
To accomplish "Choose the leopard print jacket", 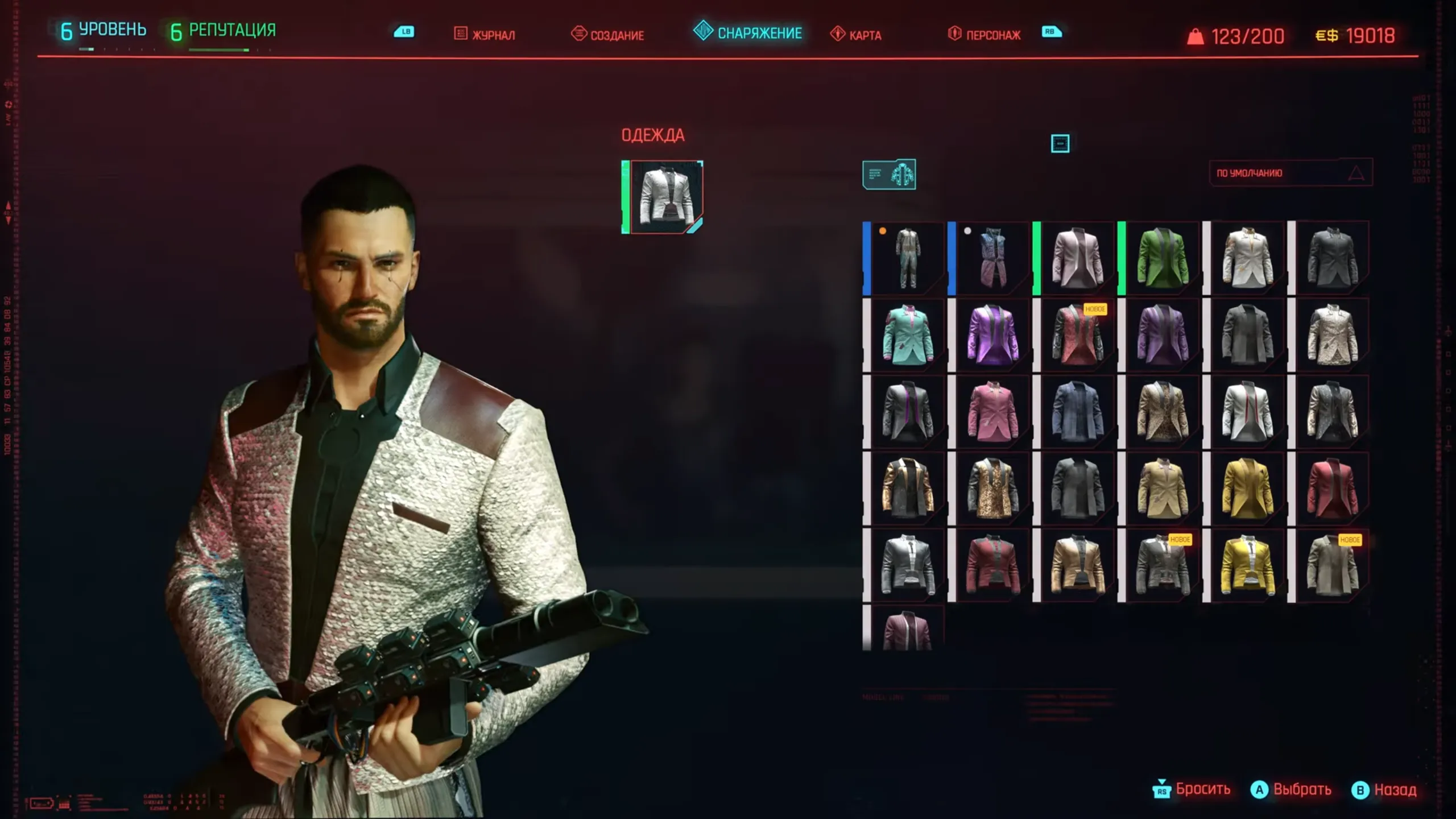I will (x=1162, y=411).
